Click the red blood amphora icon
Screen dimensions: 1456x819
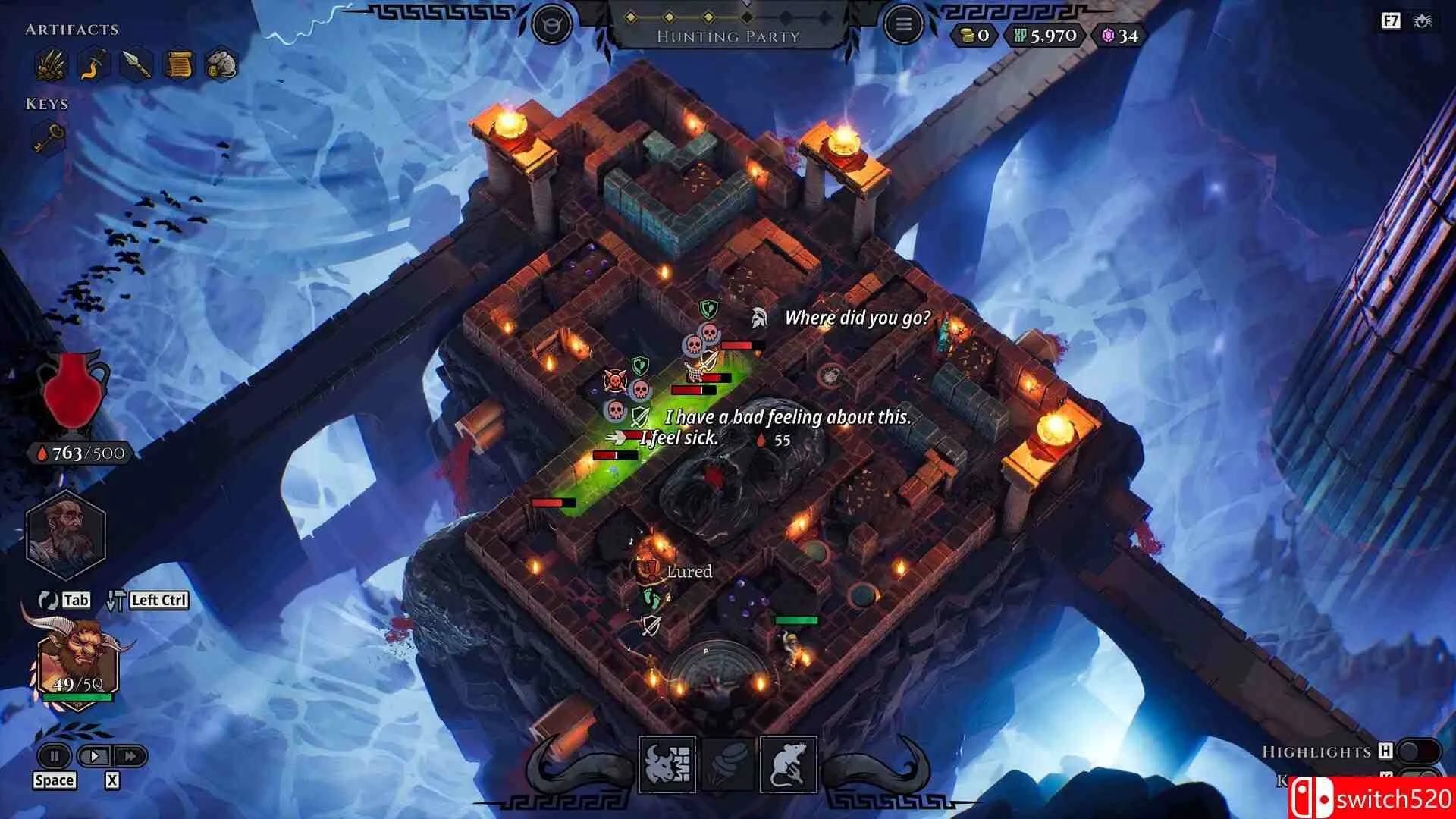[x=74, y=392]
